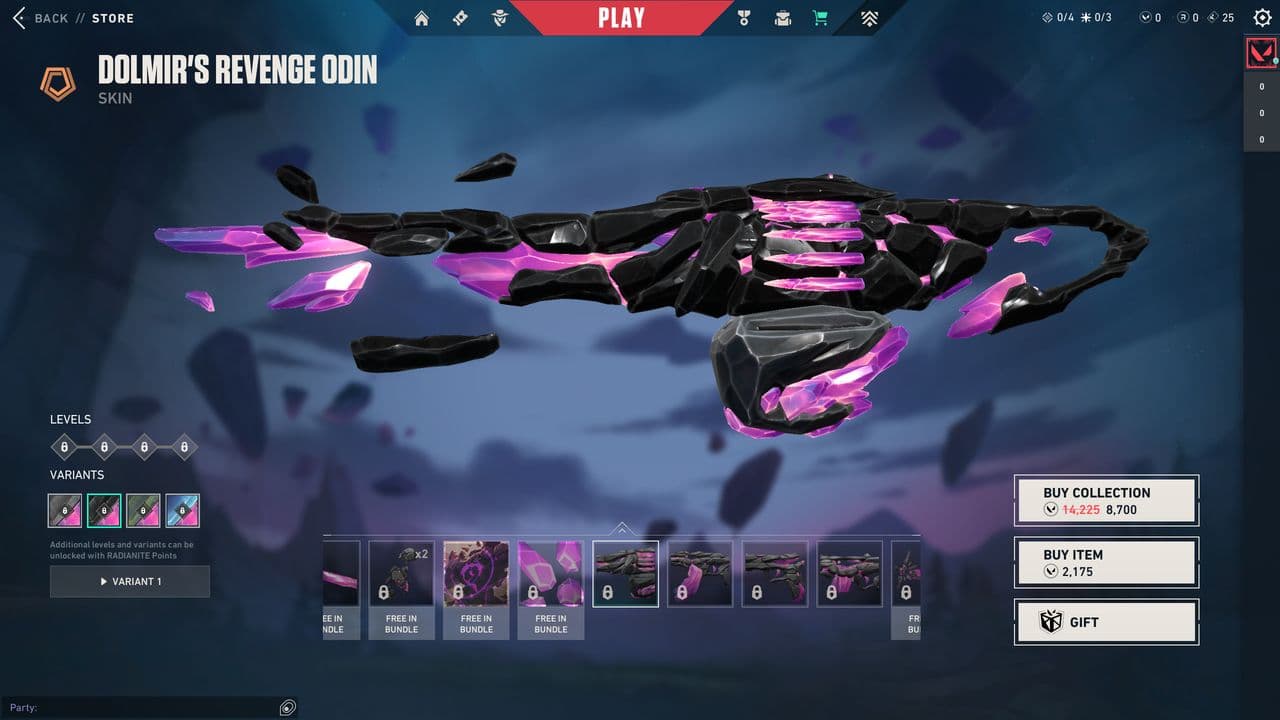This screenshot has width=1280, height=720.
Task: Play the Variant 1 preview
Action: tap(130, 581)
